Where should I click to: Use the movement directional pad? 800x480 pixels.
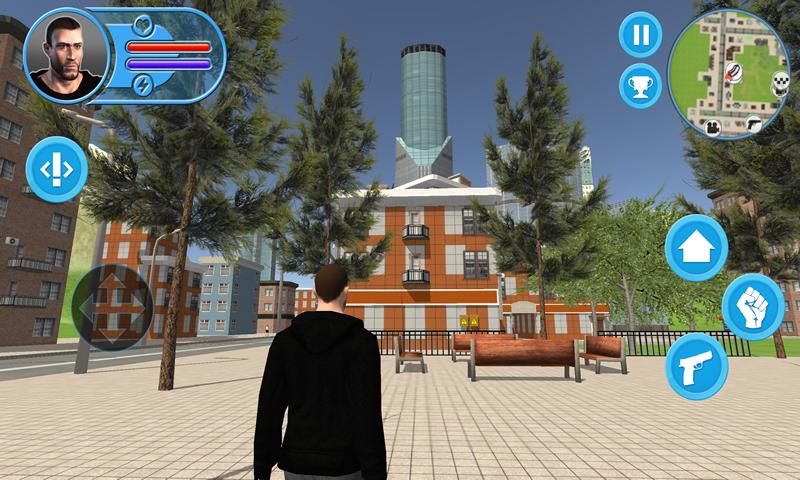(111, 307)
